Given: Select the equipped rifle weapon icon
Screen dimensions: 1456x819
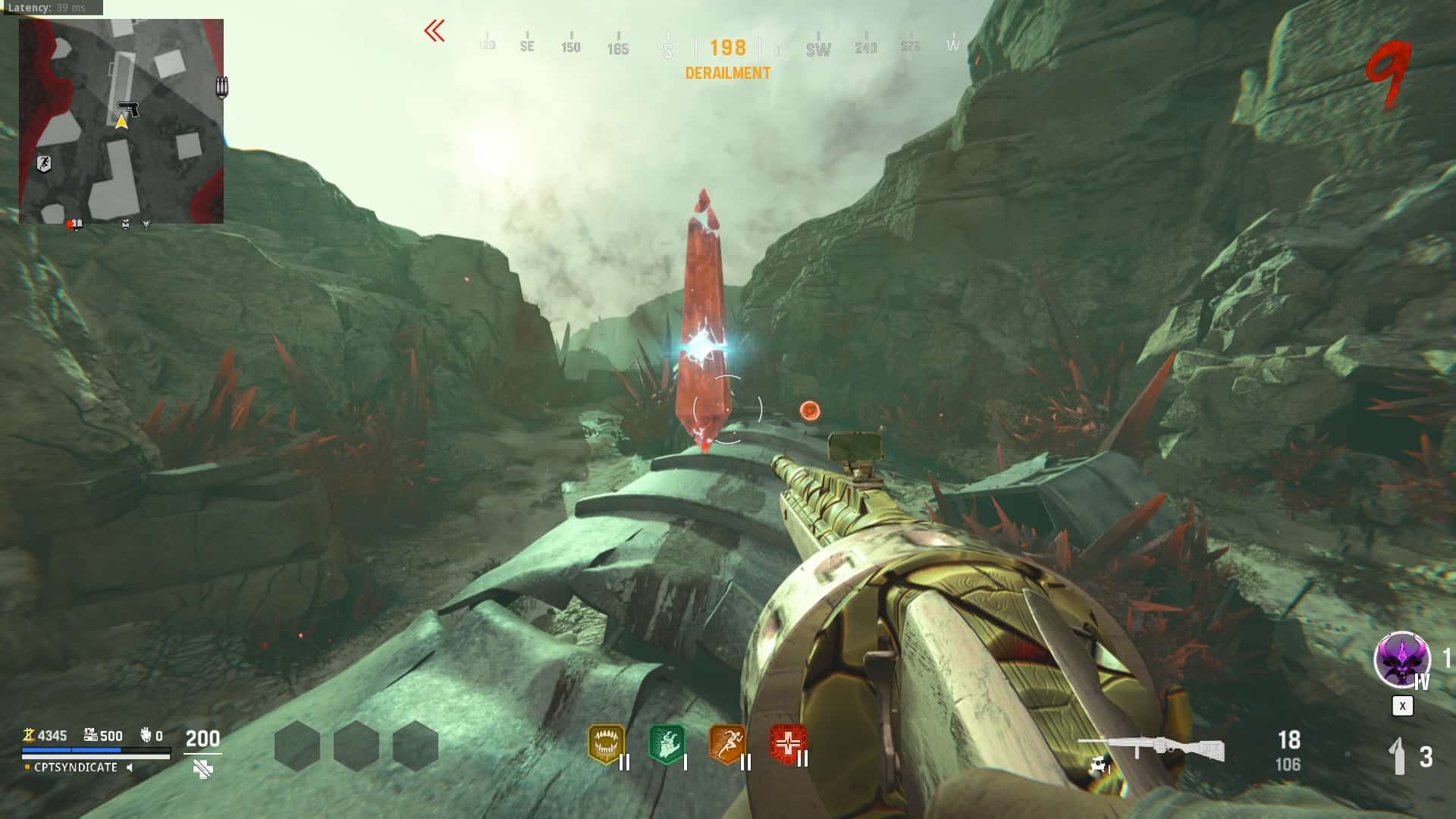Looking at the screenshot, I should (x=1150, y=749).
